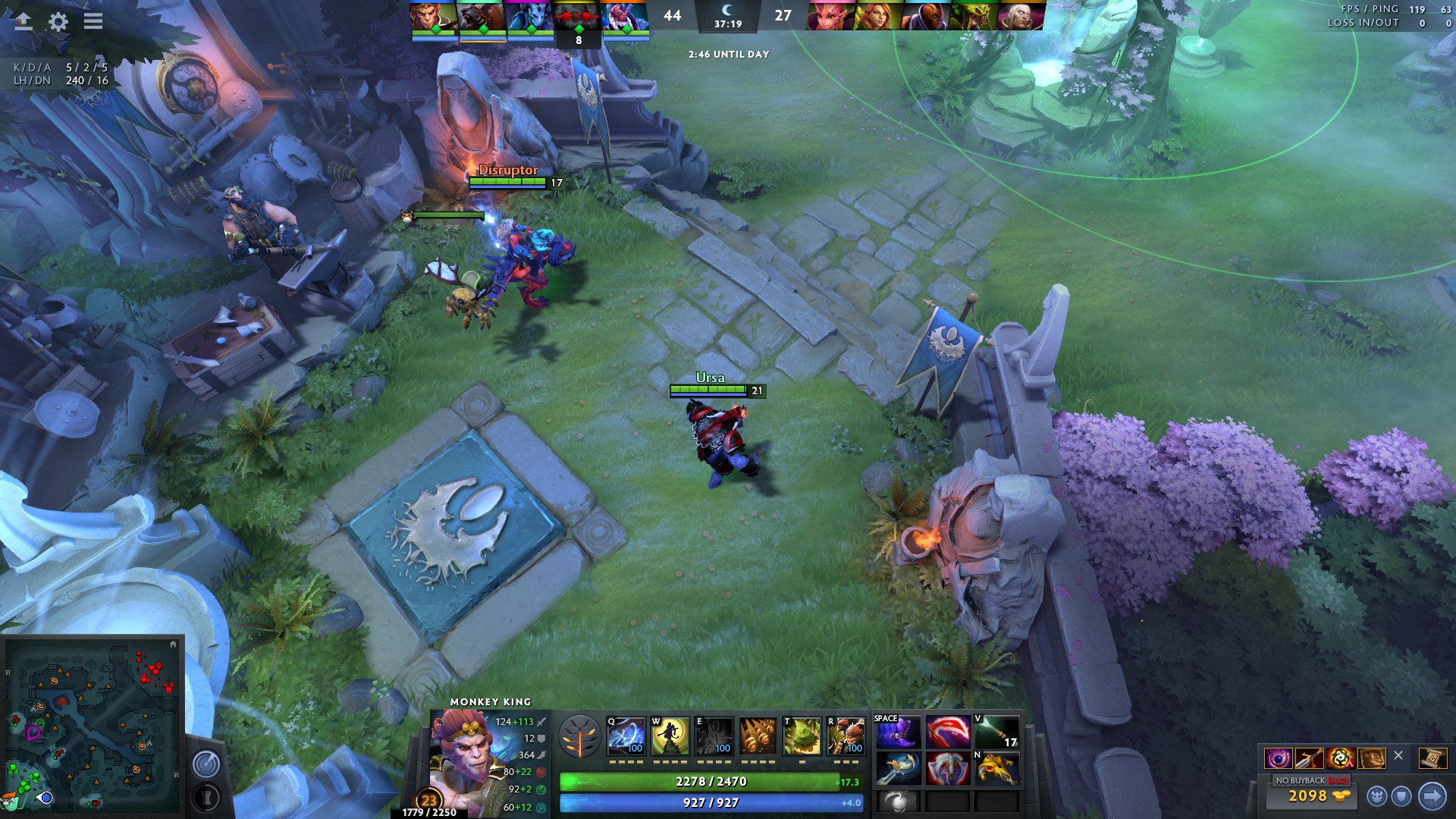Viewport: 1456px width, 819px height.
Task: Cast Wukong's Command ultimate
Action: tap(846, 736)
